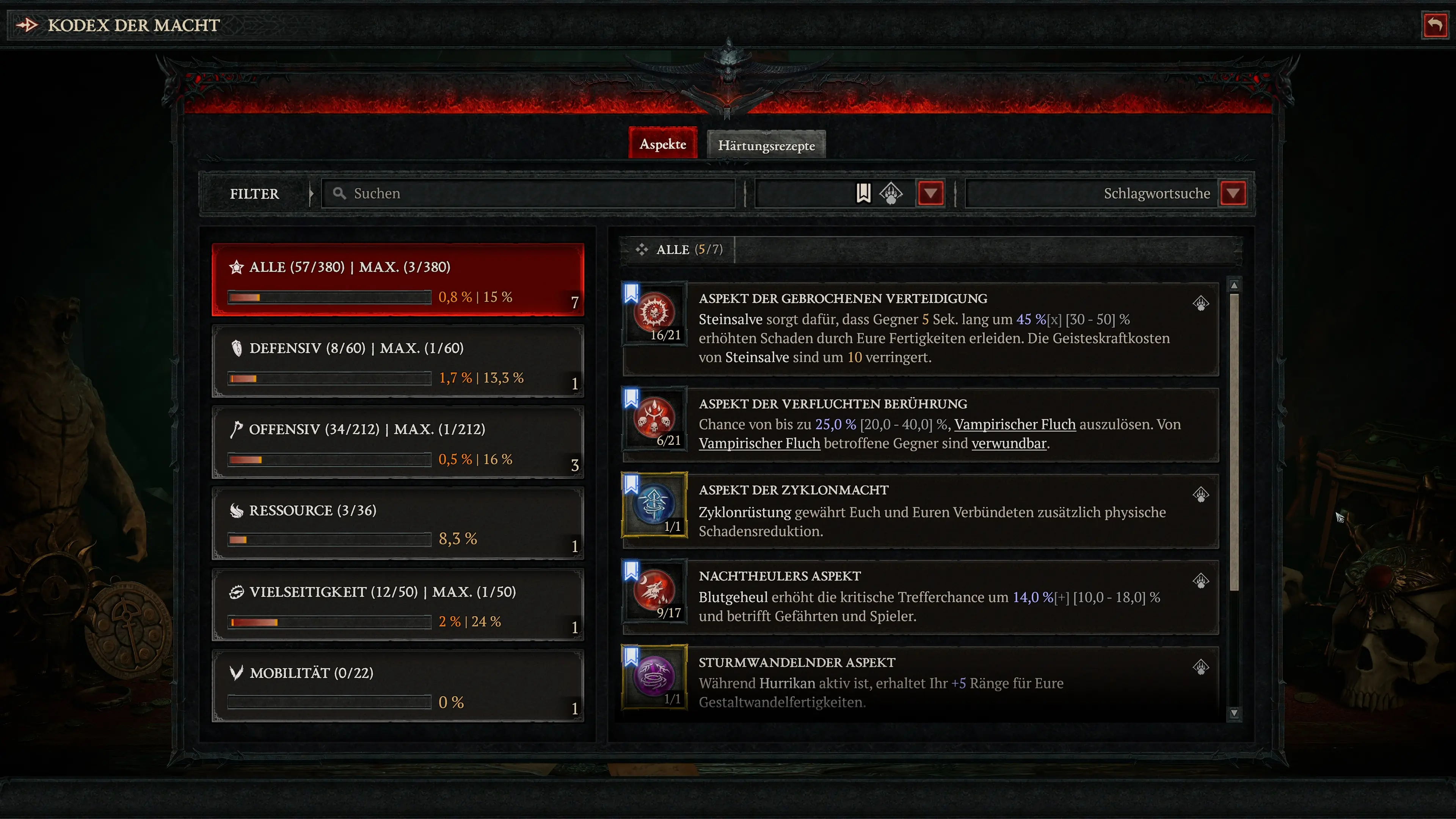Click the paw symbol beside Aspekt der Verfluchten Berührung

(x=1200, y=408)
